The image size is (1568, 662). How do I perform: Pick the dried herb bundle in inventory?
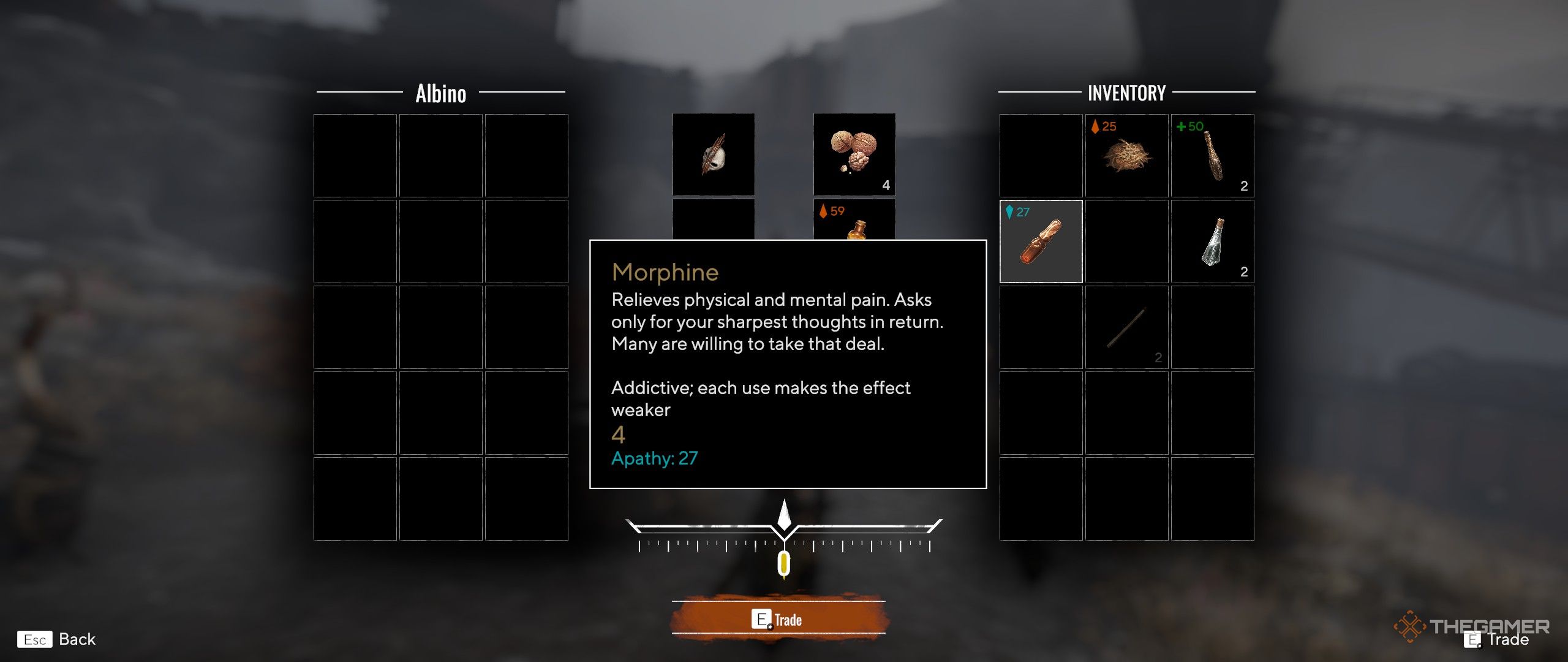(x=1126, y=156)
